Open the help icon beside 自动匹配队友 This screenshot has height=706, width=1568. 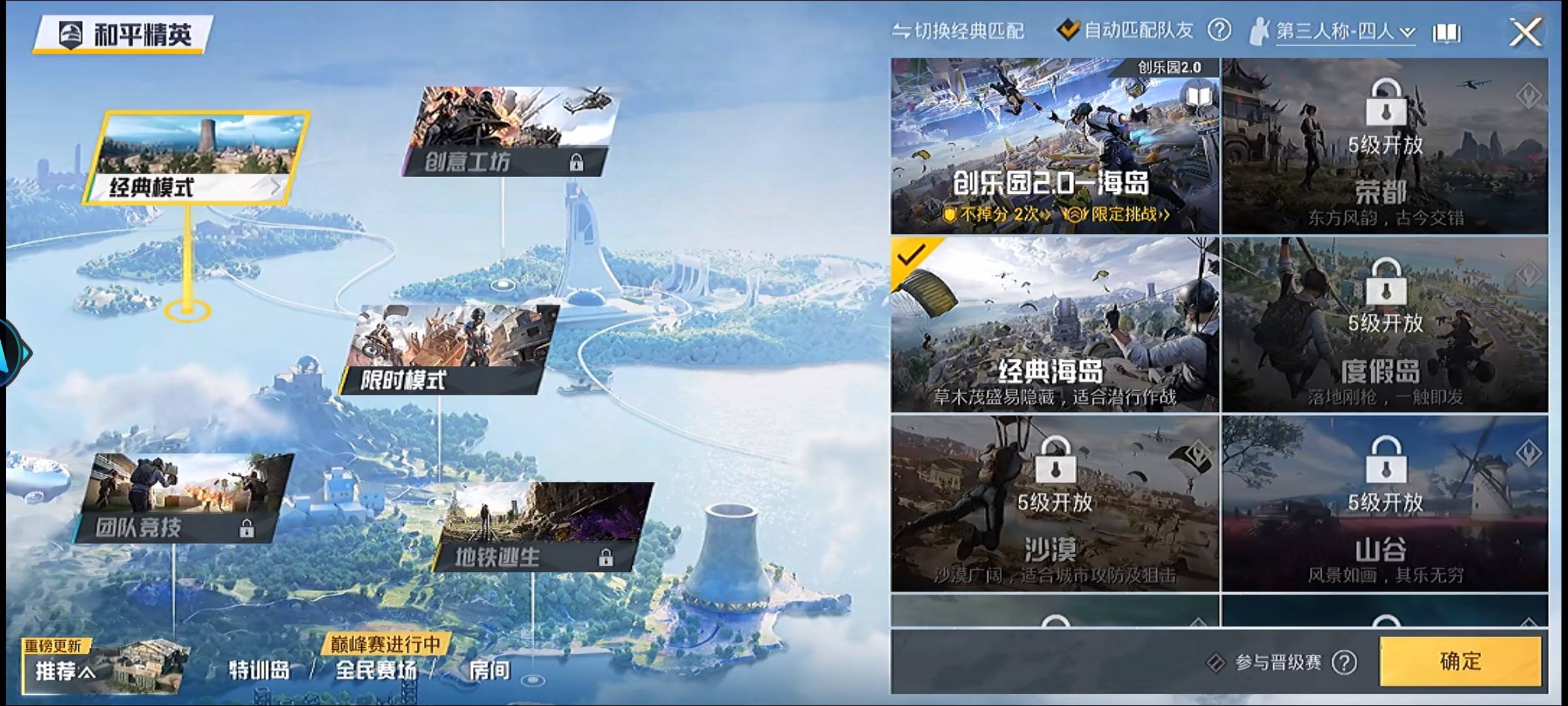coord(1220,29)
